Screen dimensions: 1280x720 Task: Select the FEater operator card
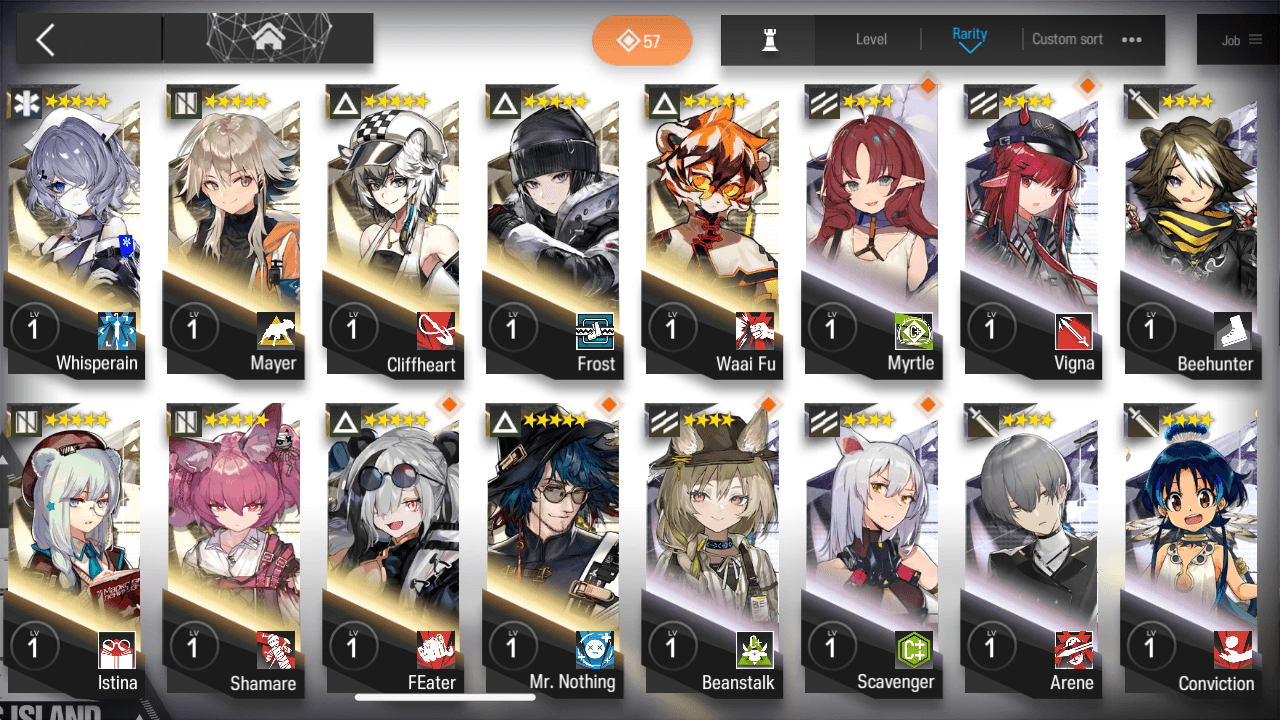tap(394, 548)
